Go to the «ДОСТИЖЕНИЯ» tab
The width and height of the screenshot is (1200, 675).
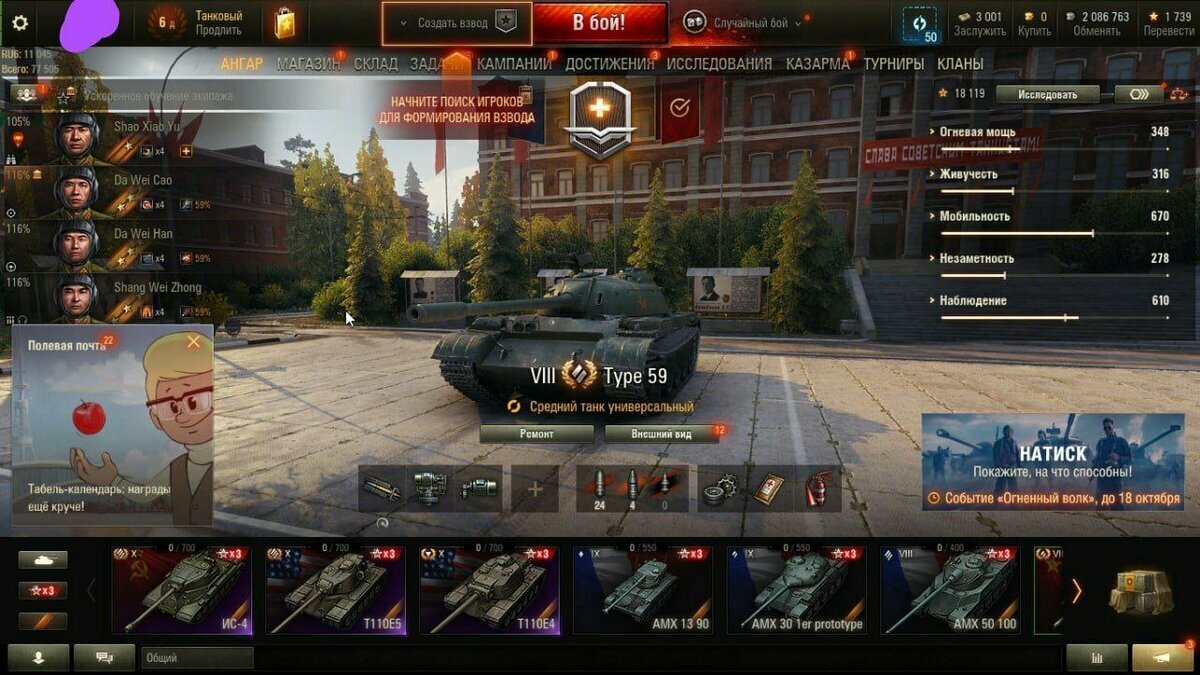pos(609,64)
